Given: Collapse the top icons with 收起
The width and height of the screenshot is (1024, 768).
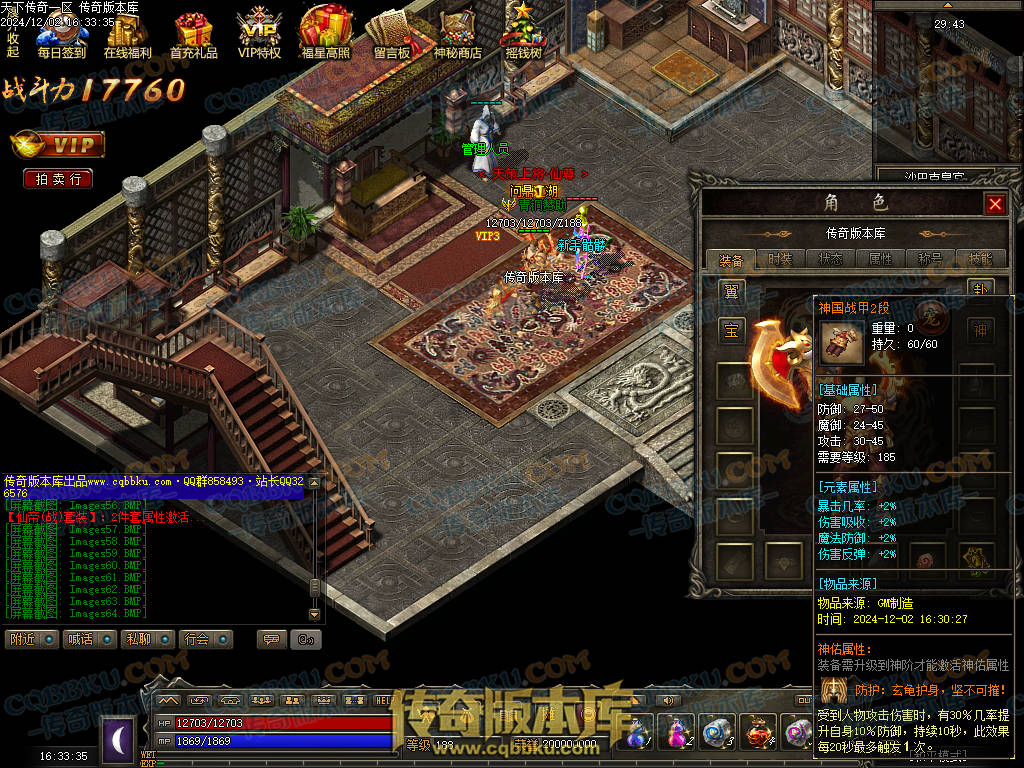Looking at the screenshot, I should point(13,44).
